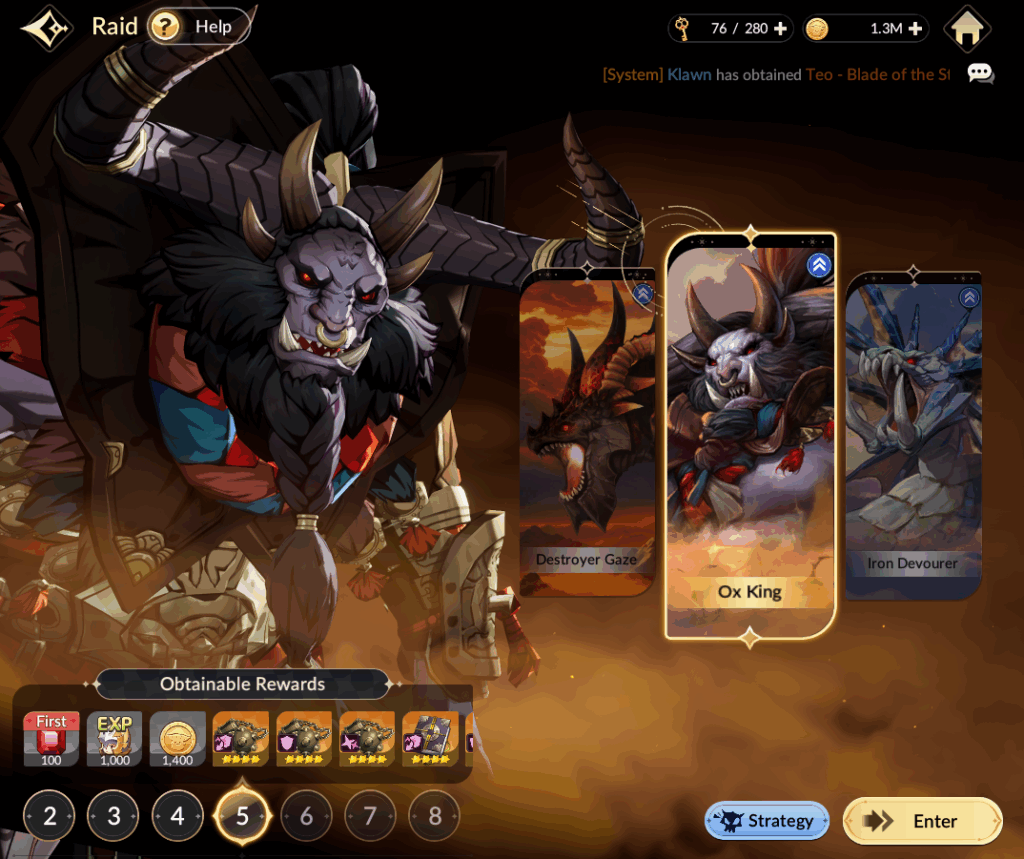
Task: Switch to difficulty level 3
Action: tap(114, 817)
